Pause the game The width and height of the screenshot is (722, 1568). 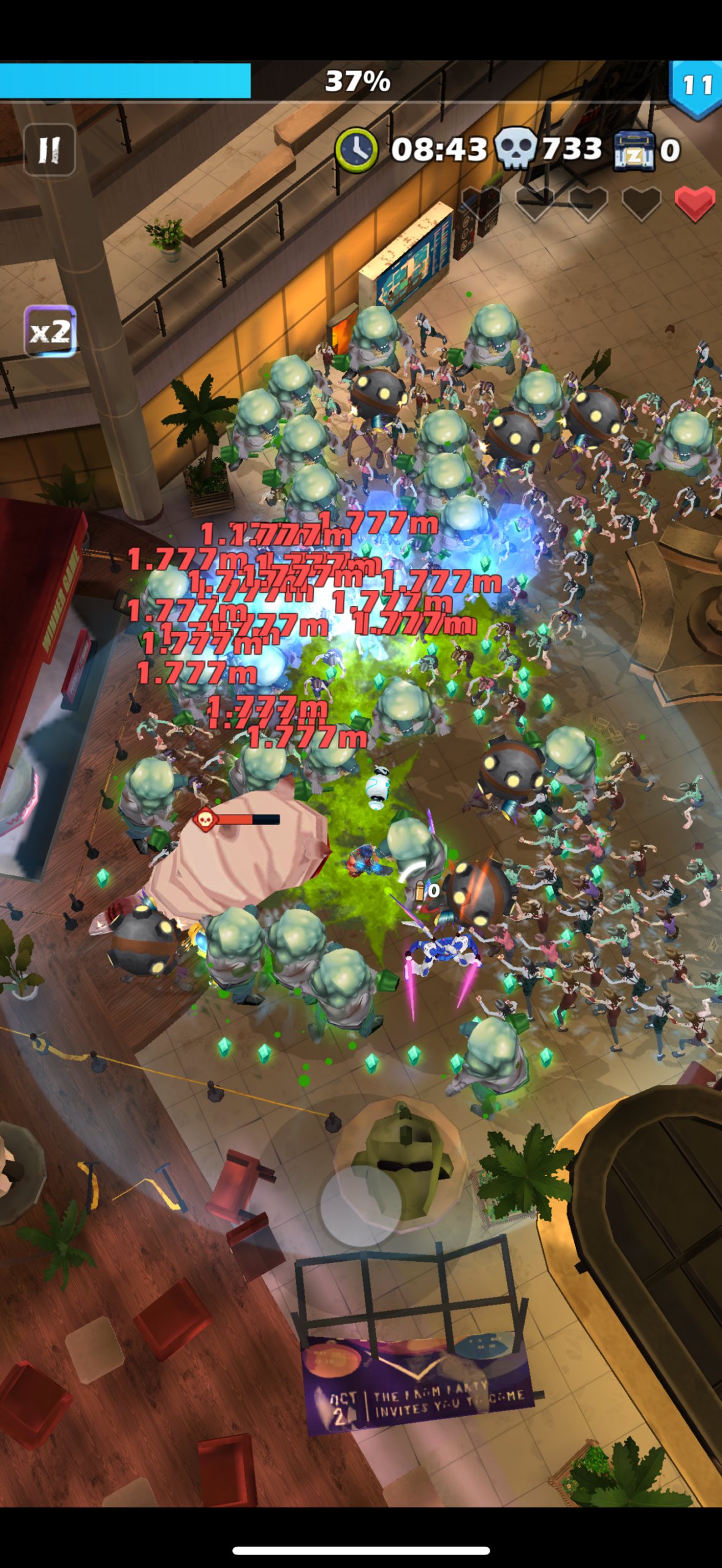click(49, 149)
